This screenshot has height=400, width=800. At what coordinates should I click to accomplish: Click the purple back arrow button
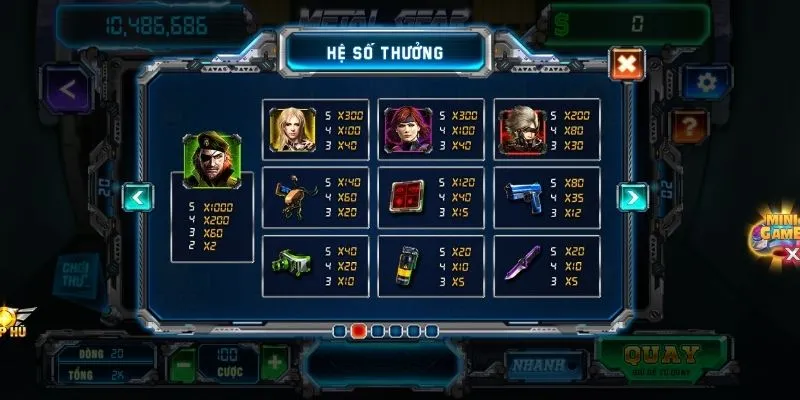point(68,90)
